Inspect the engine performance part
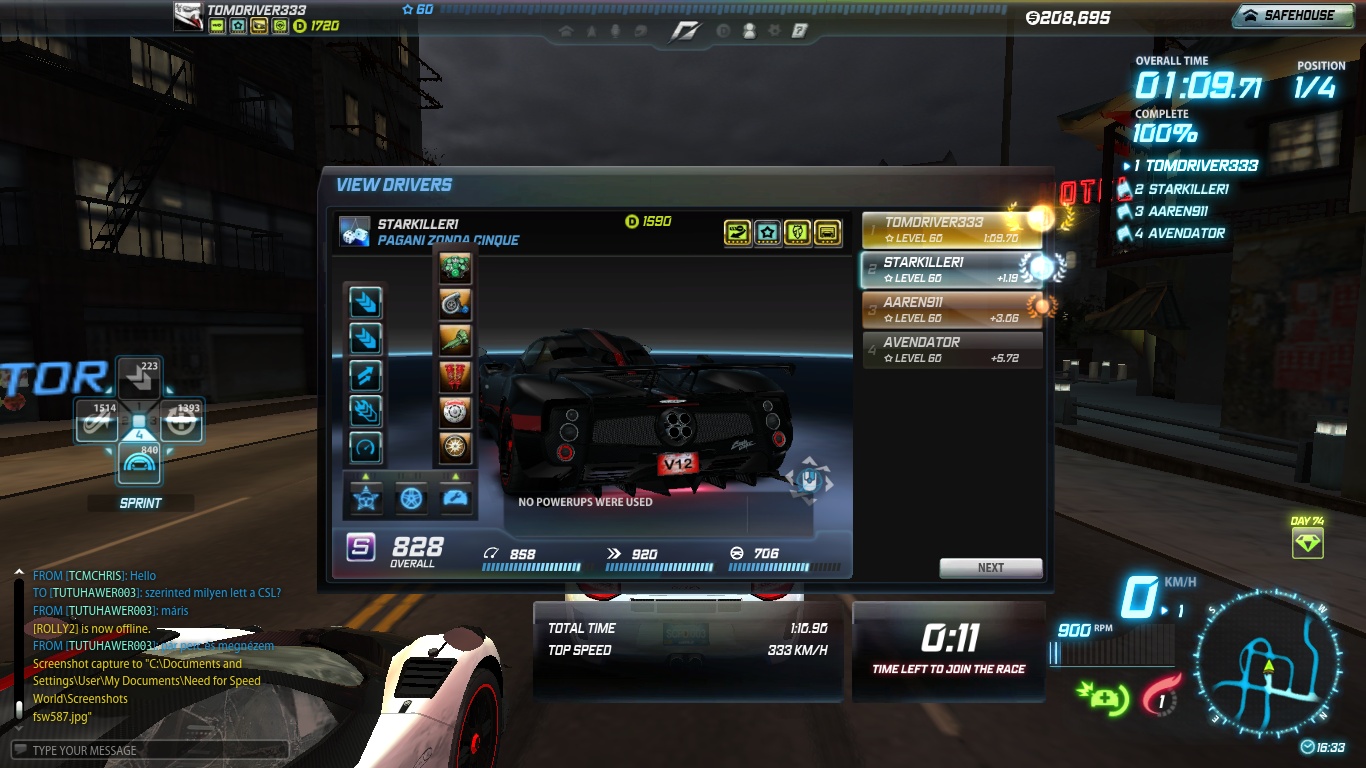The width and height of the screenshot is (1366, 768). 455,268
